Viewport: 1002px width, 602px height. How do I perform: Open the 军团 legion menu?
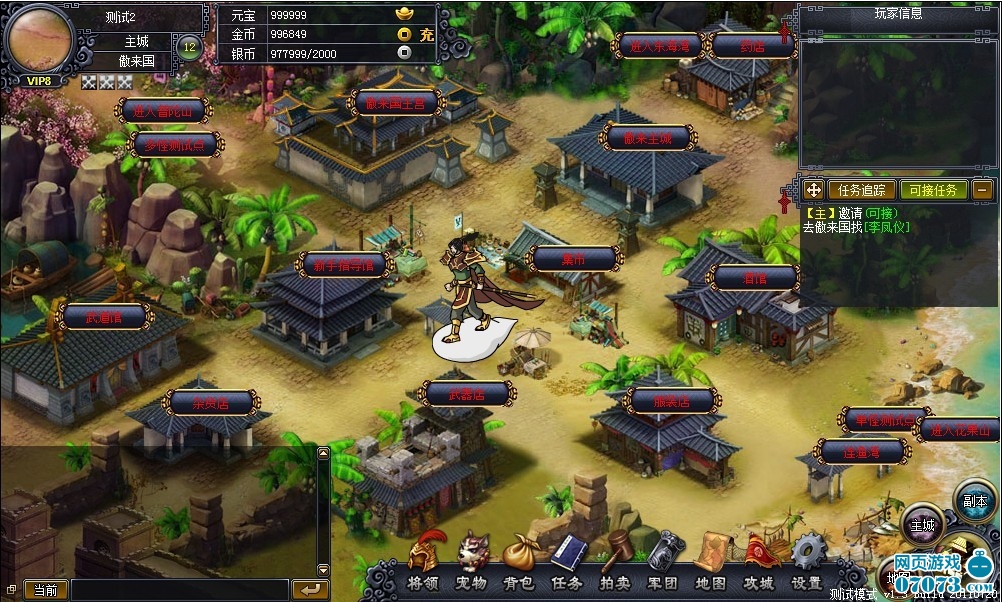pyautogui.click(x=663, y=564)
